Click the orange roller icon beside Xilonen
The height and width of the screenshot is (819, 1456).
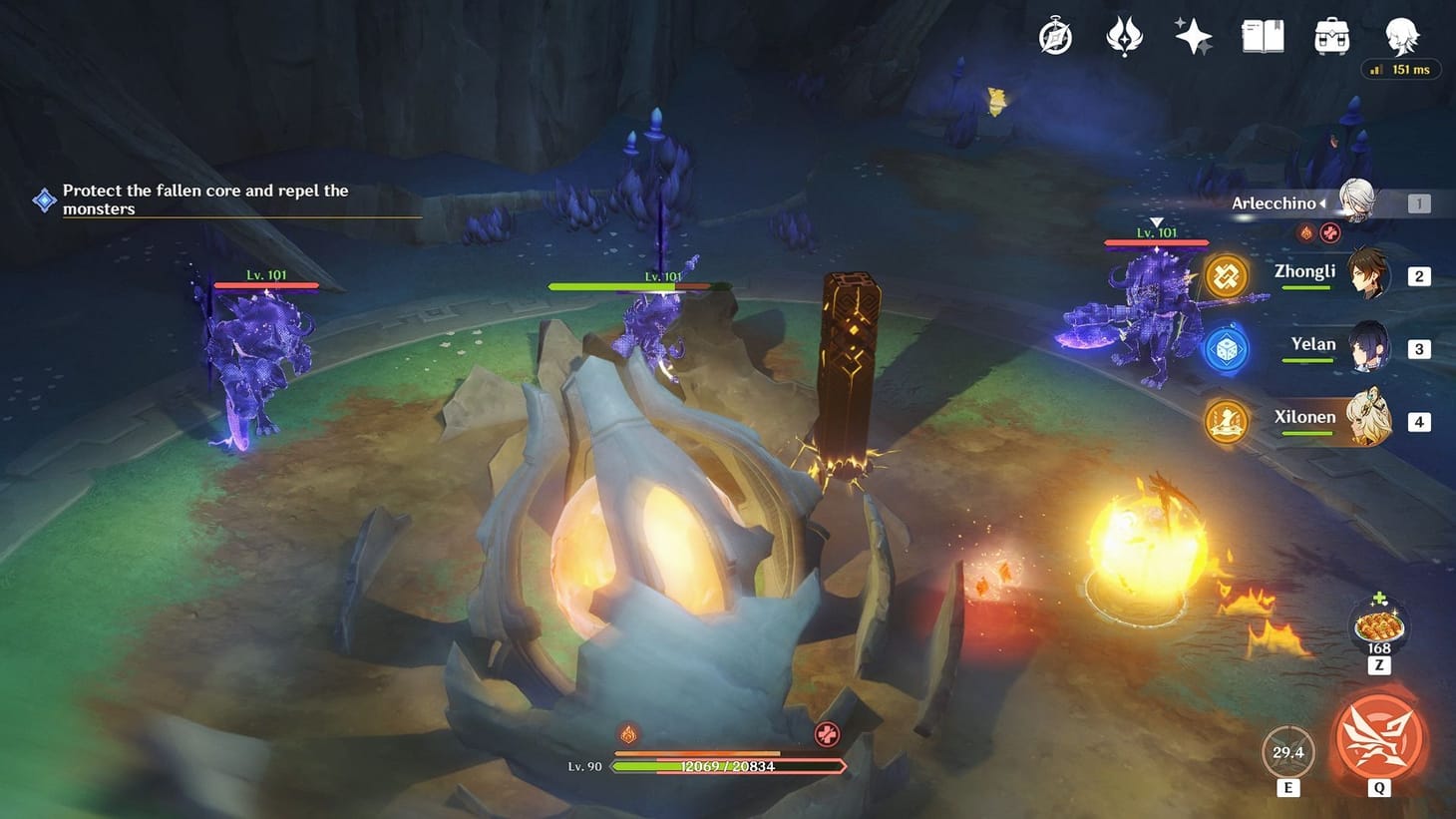pyautogui.click(x=1225, y=421)
